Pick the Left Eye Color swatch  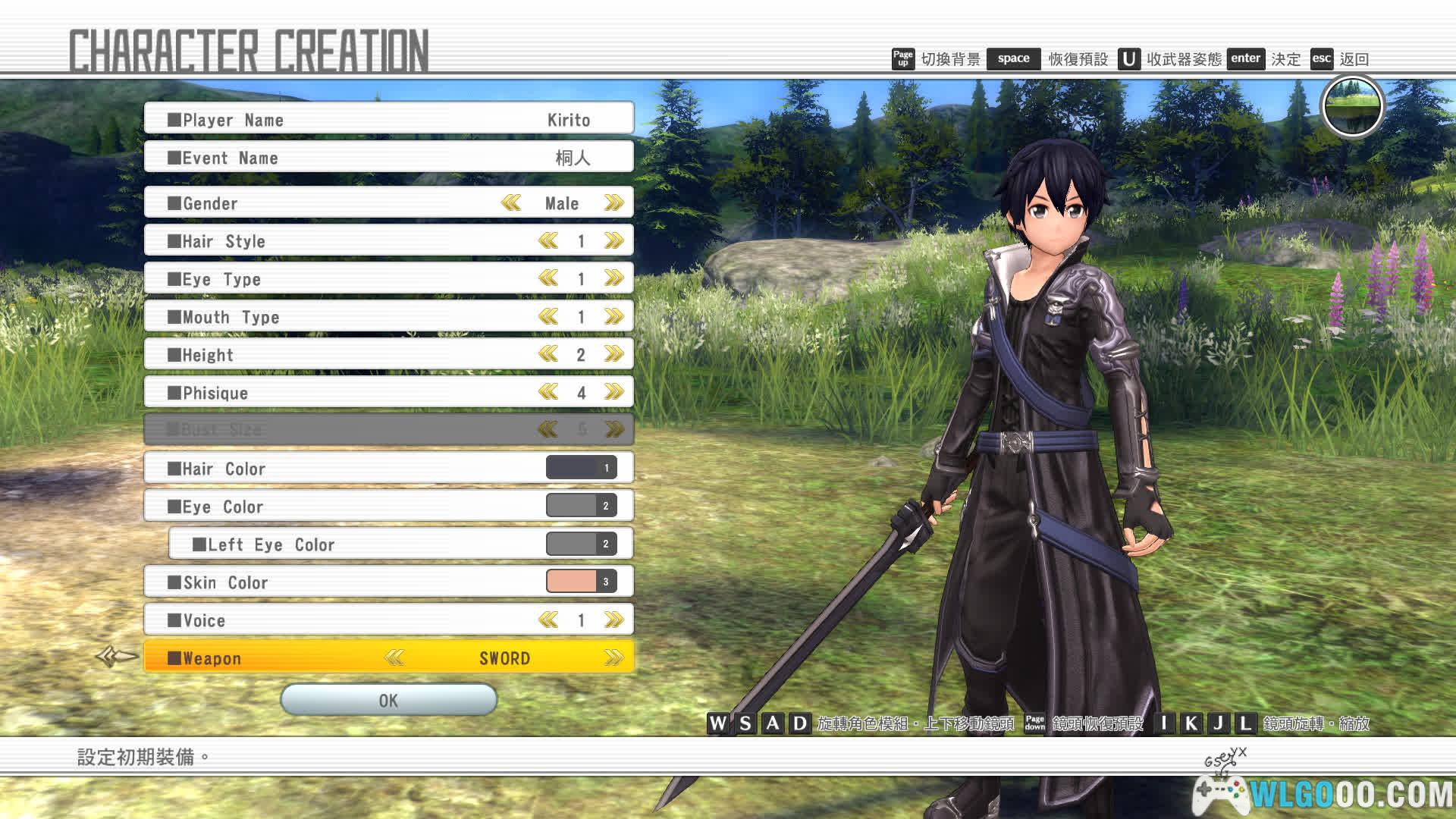pos(581,544)
